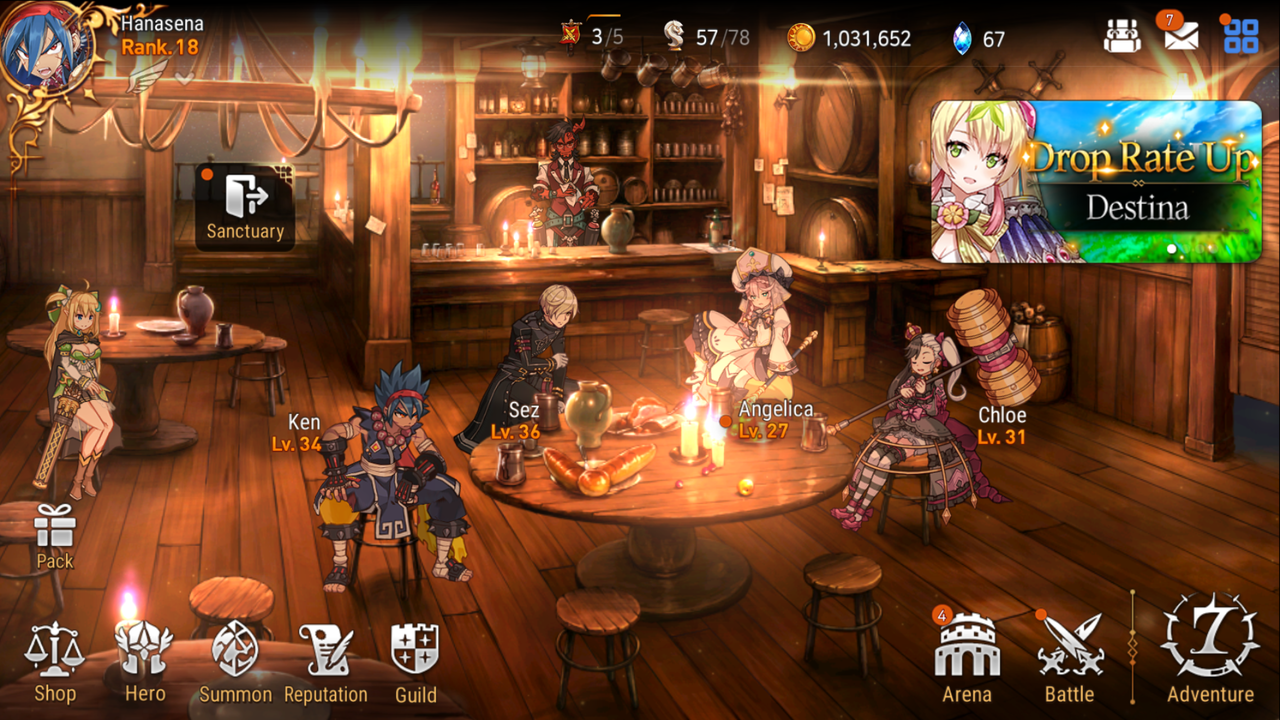This screenshot has height=720, width=1280.
Task: Open the Battle menu
Action: pyautogui.click(x=1069, y=658)
